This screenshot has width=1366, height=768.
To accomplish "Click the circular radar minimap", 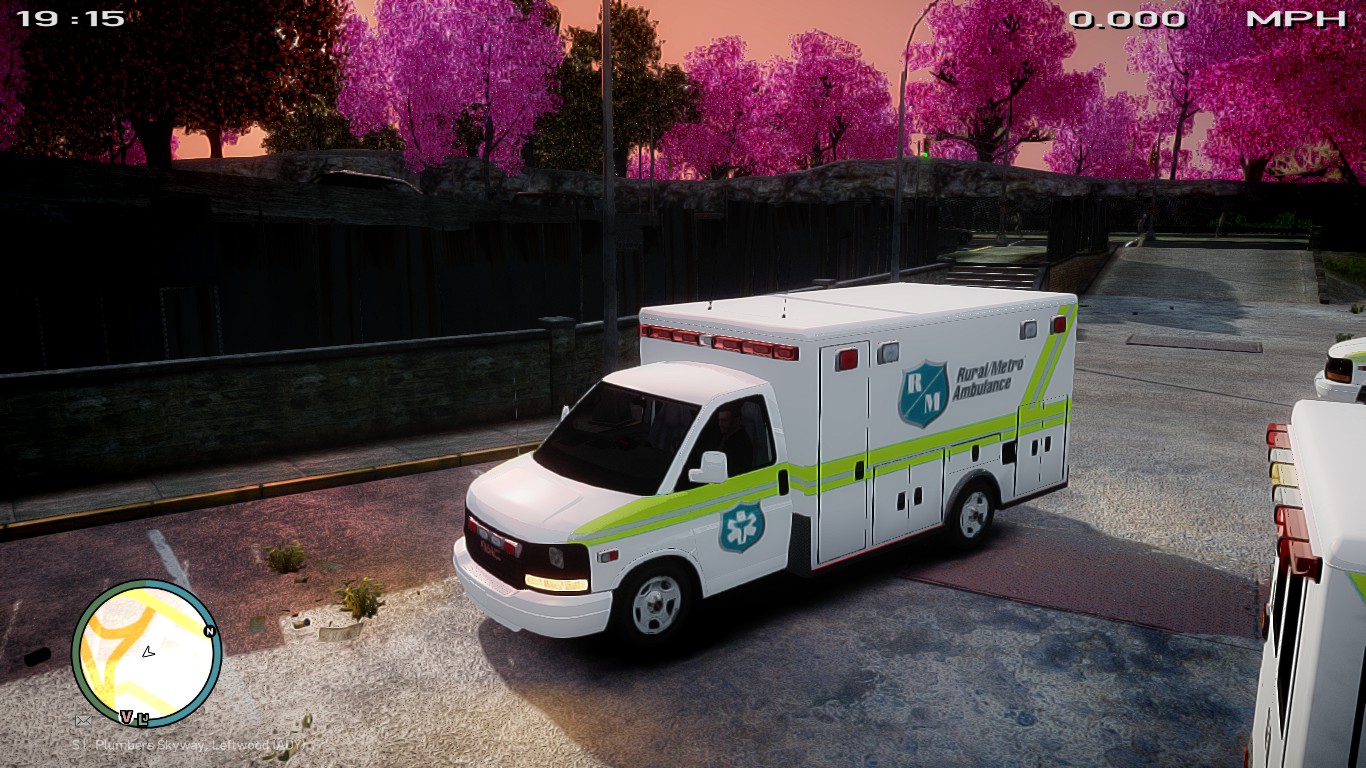I will [146, 653].
